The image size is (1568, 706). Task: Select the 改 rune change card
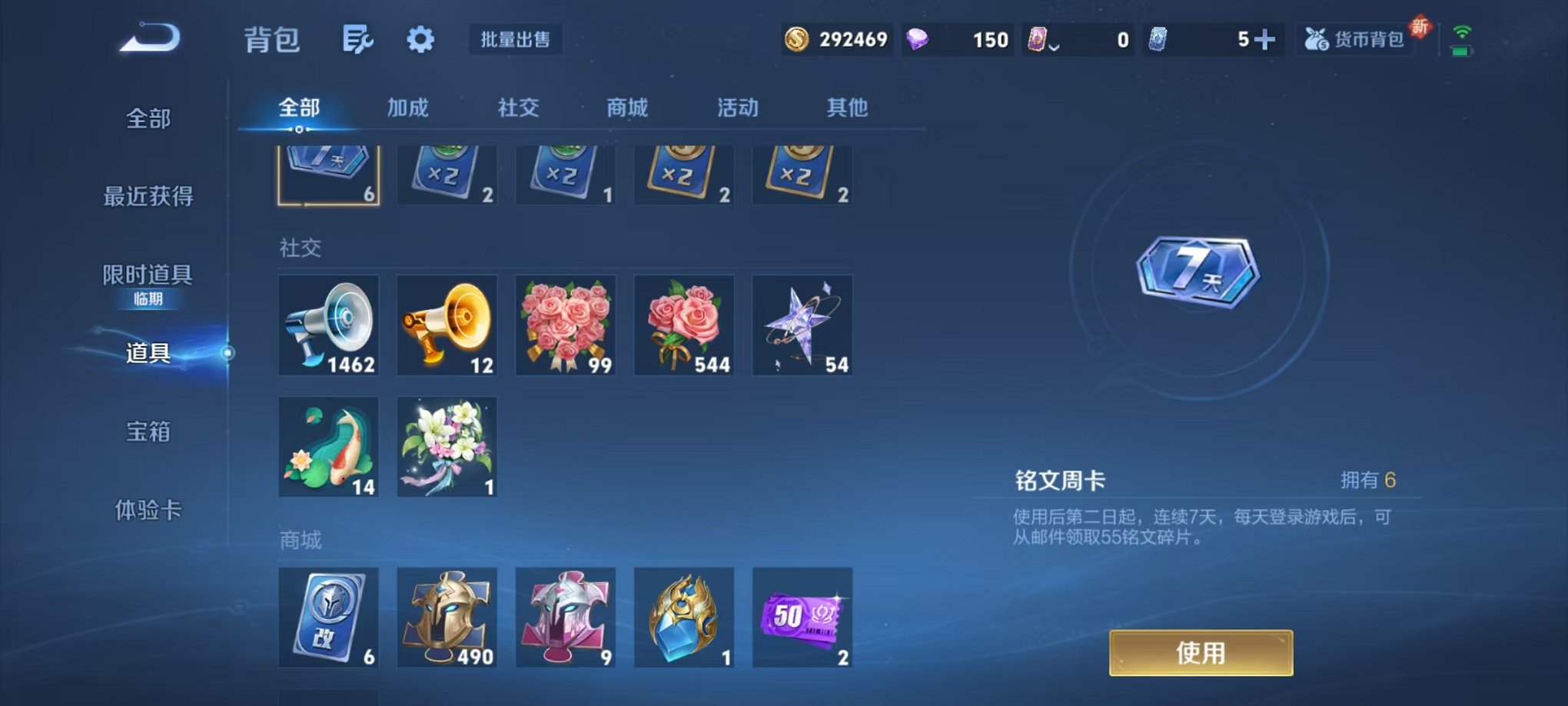328,618
